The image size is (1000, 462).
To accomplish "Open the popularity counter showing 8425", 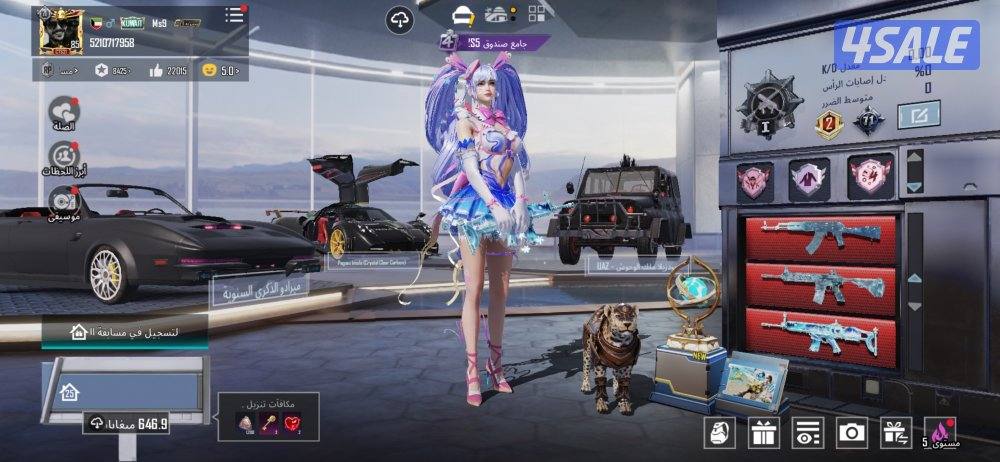I will click(113, 70).
